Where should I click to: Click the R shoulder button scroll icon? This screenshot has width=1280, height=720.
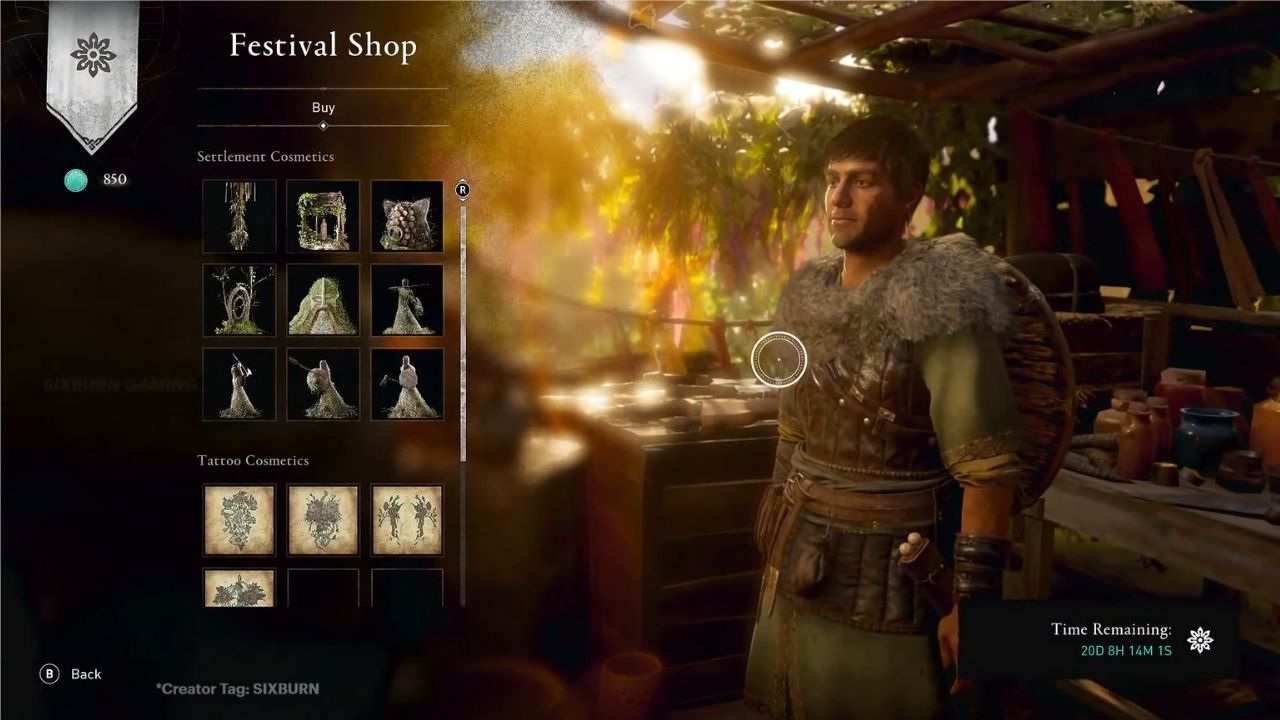tap(461, 188)
